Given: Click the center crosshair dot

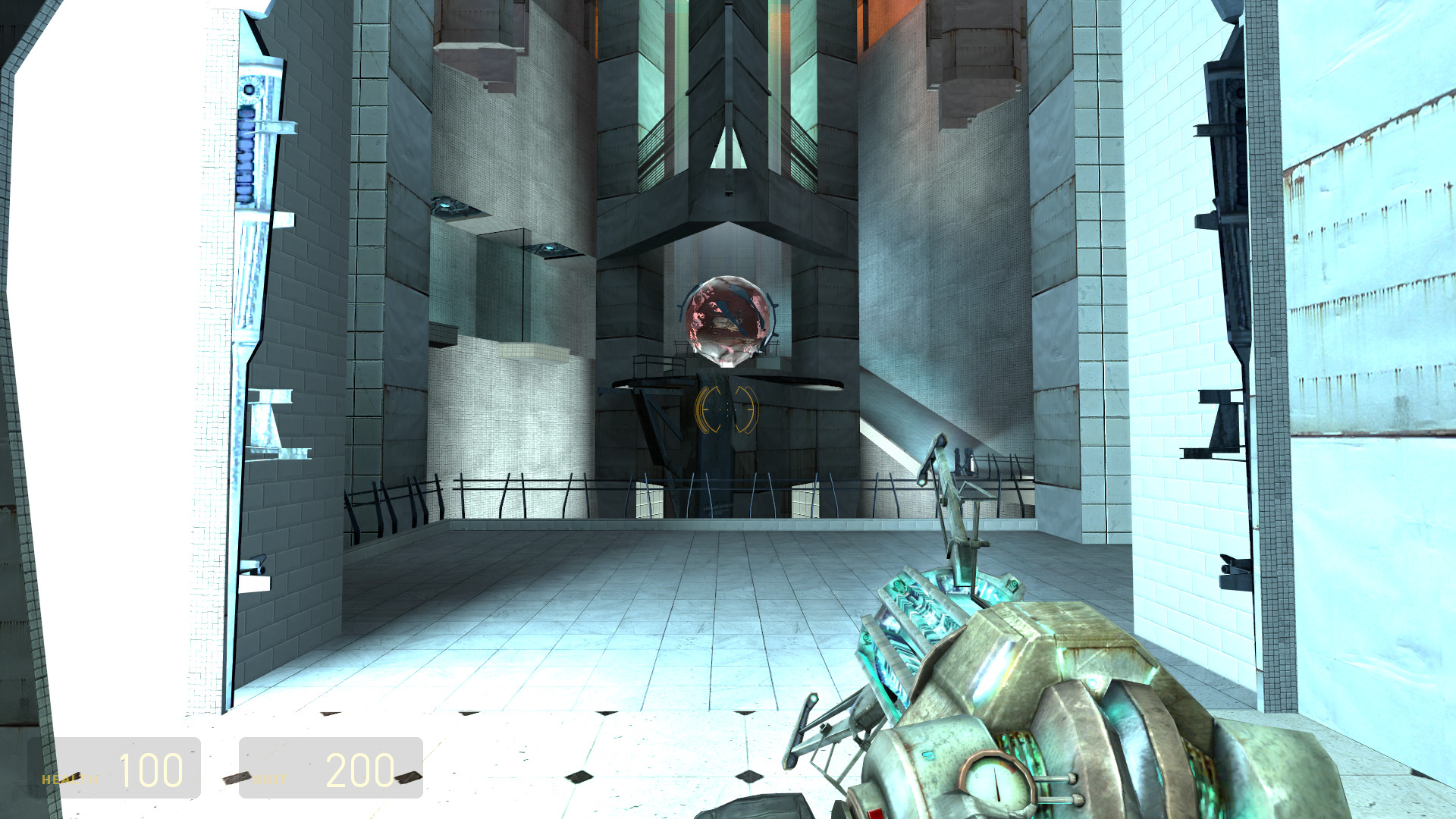Looking at the screenshot, I should point(728,409).
